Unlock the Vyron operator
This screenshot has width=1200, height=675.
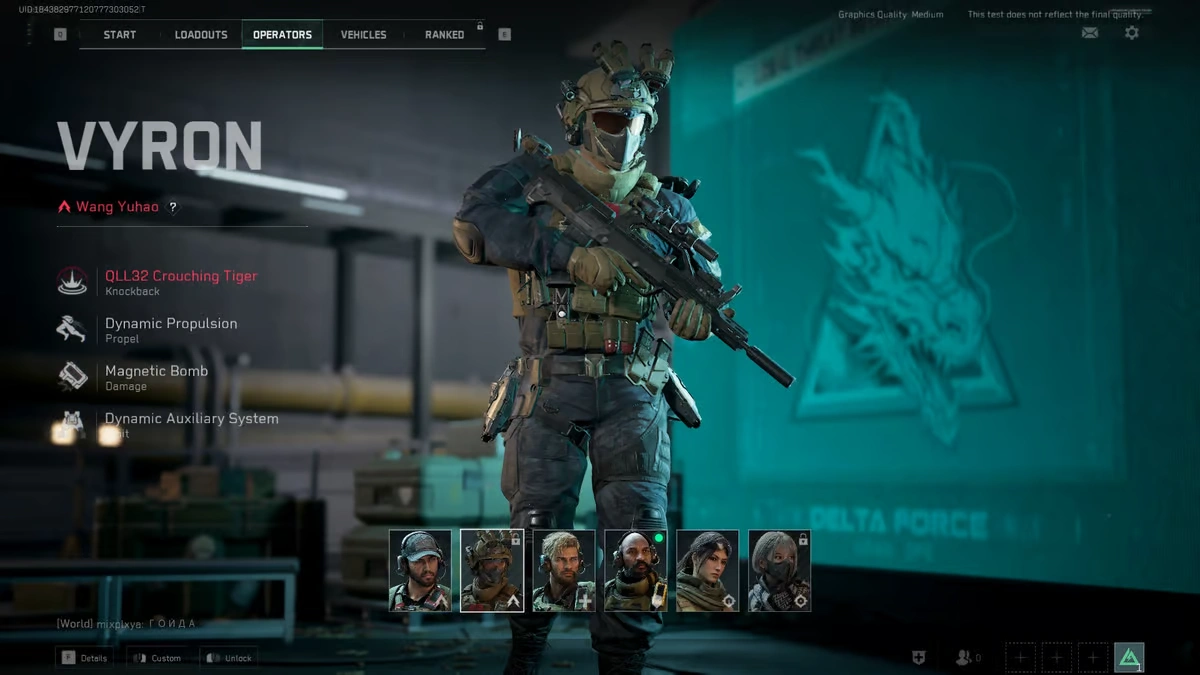tap(228, 658)
